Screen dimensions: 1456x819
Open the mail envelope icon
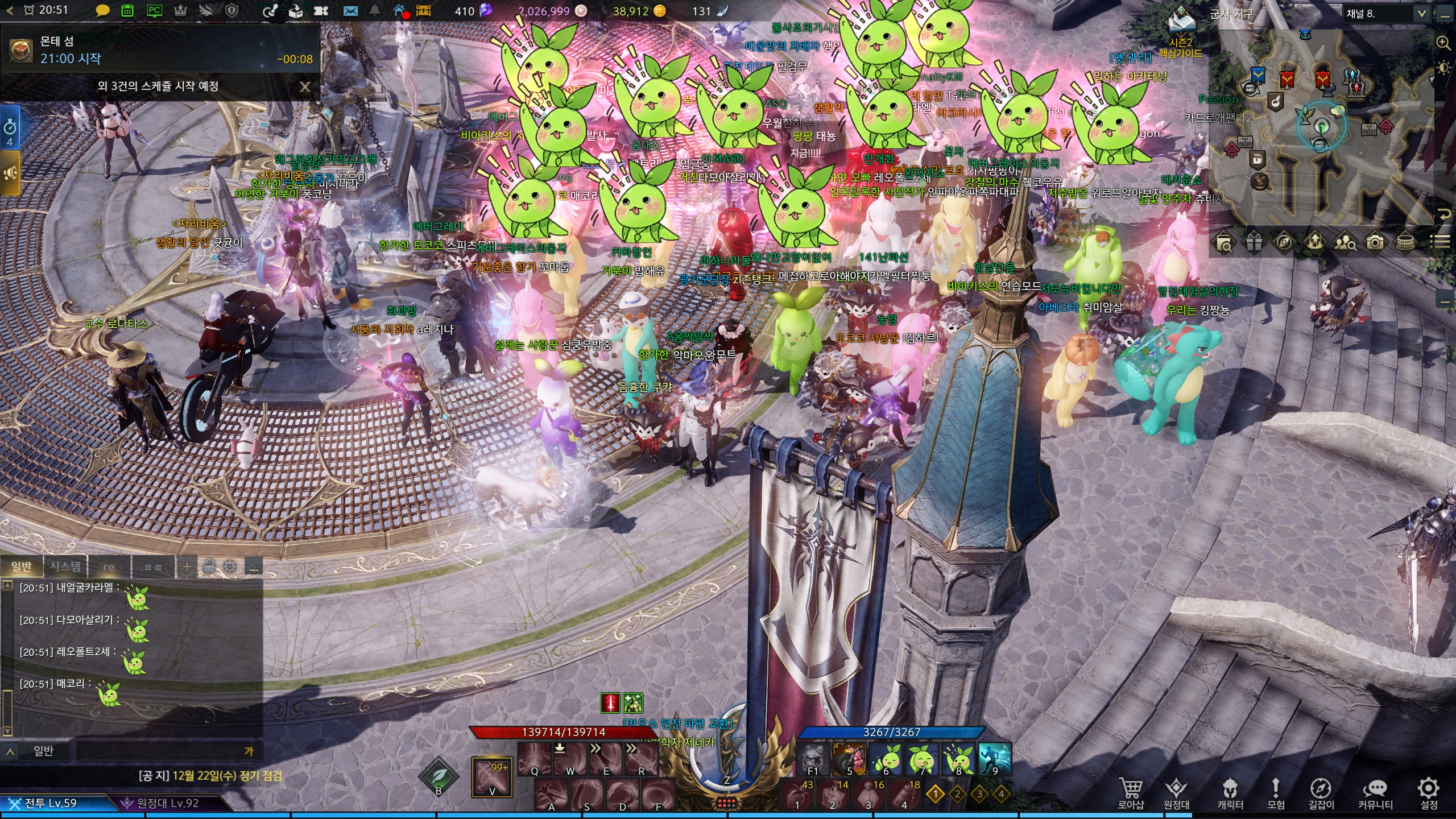pyautogui.click(x=350, y=11)
